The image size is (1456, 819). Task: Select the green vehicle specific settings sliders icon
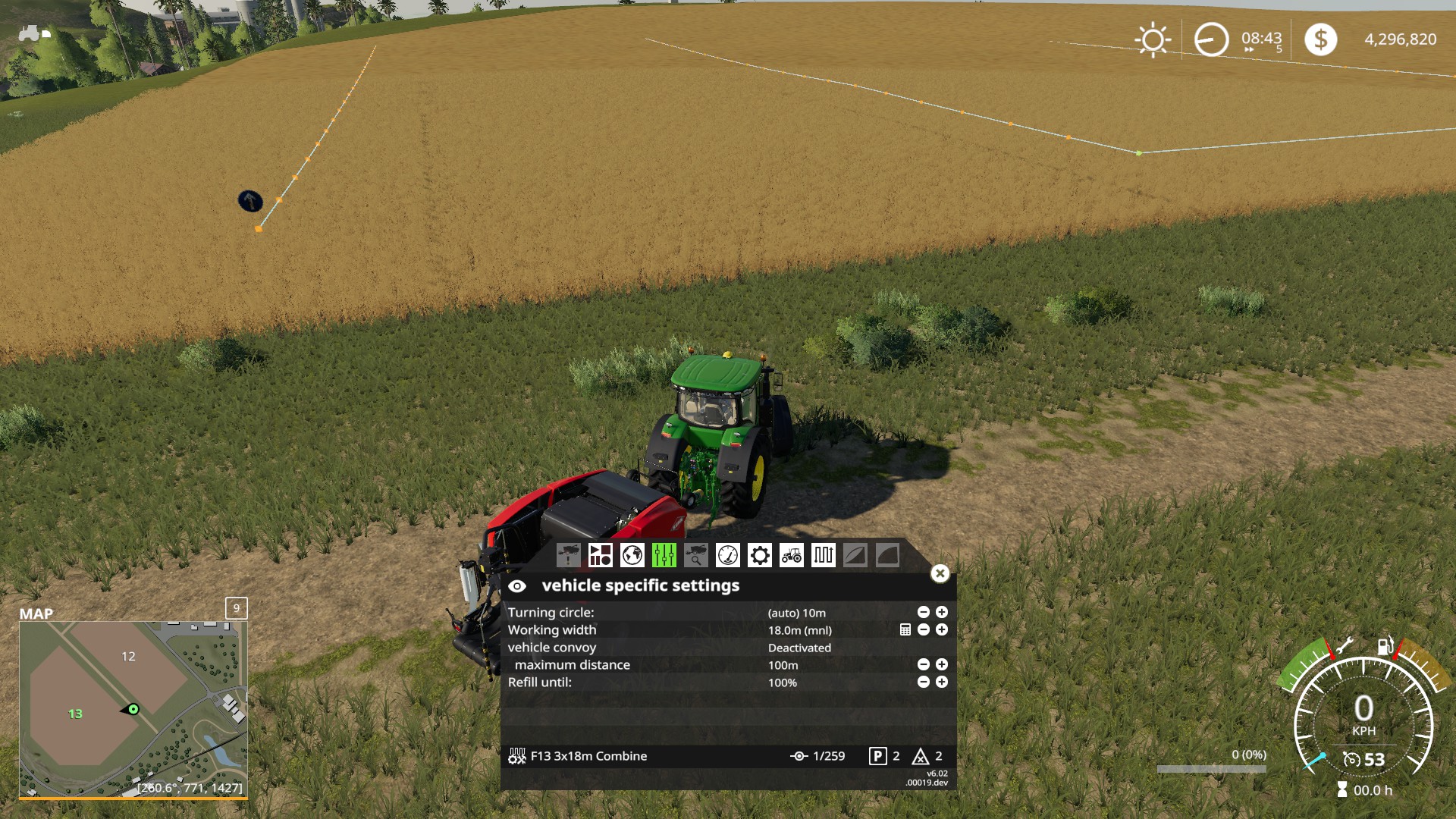664,555
